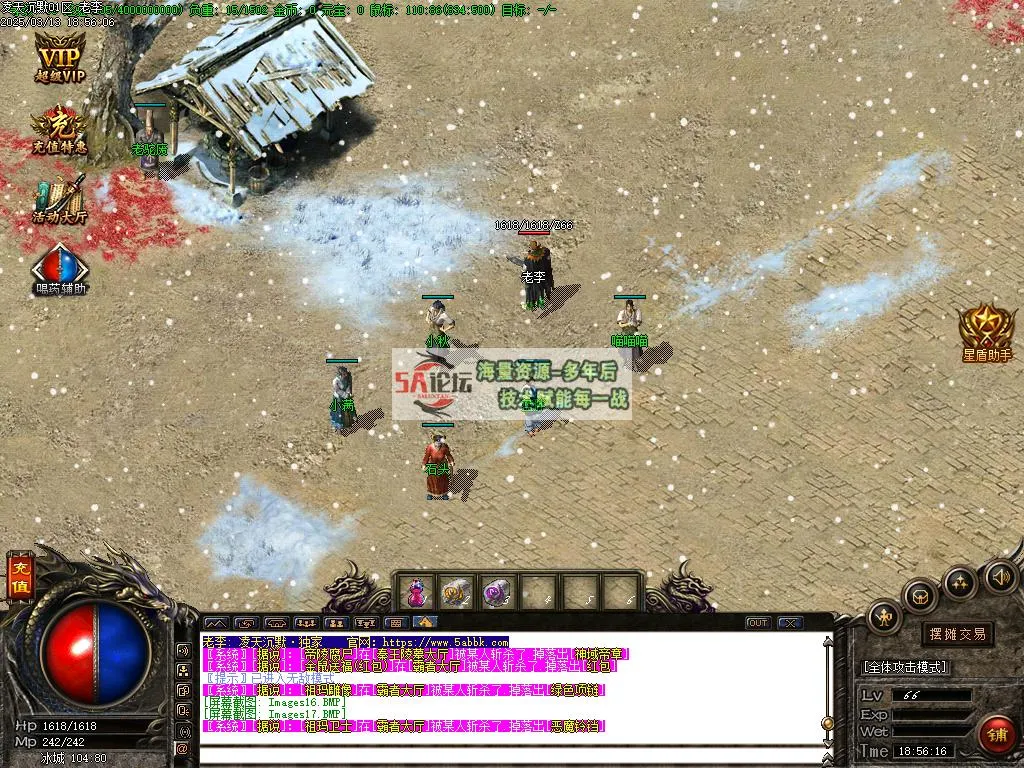Open the 充值特惠 recharge offers

pos(60,130)
